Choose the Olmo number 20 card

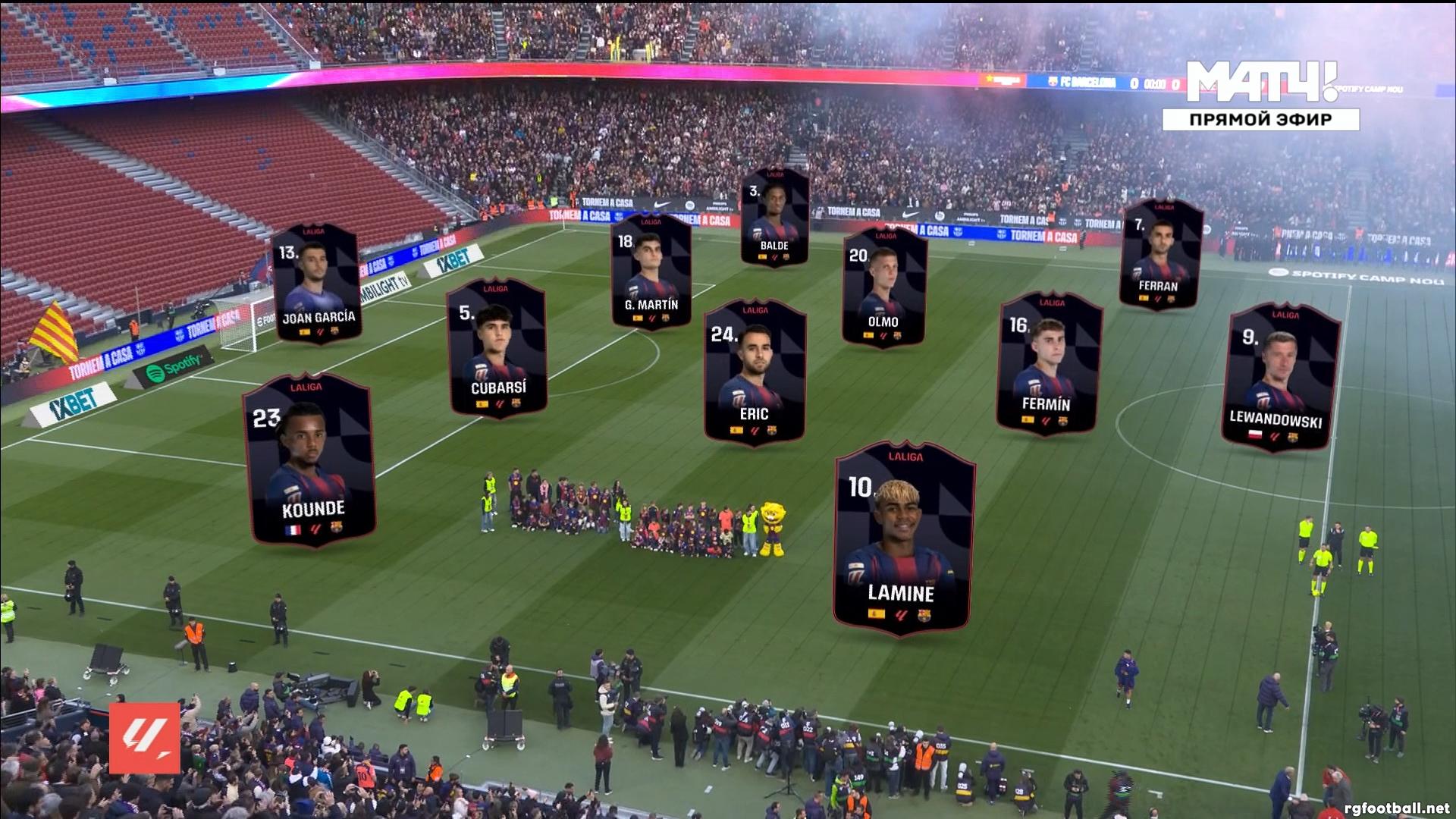click(x=883, y=287)
